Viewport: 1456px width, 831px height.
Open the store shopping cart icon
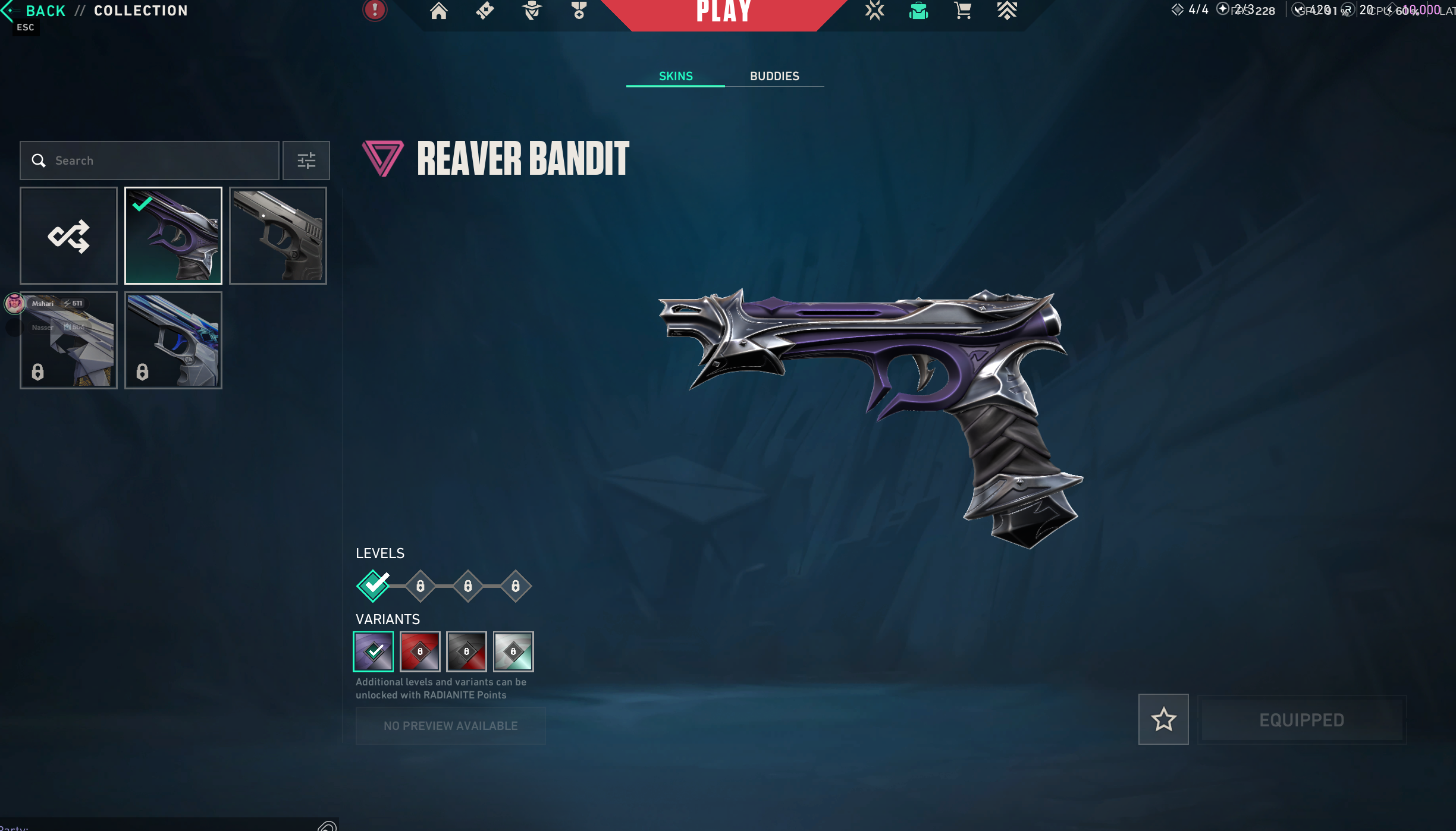coord(962,11)
